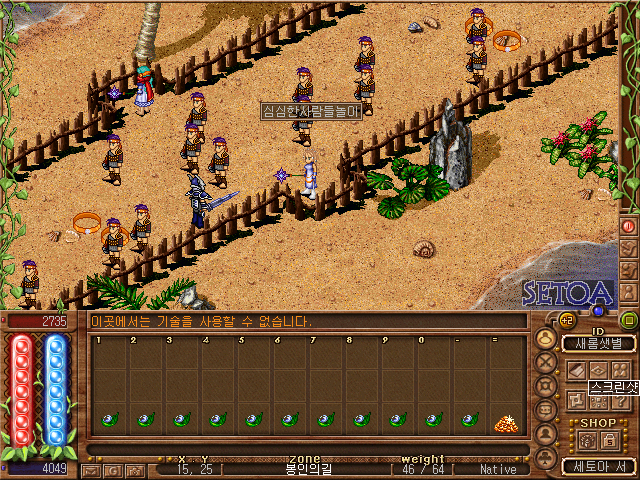This screenshot has width=640, height=480.
Task: Click the red power button
Action: (629, 225)
